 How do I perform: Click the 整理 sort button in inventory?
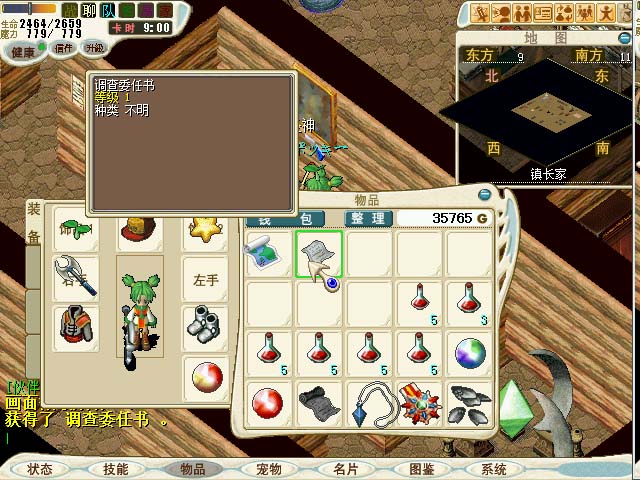368,218
